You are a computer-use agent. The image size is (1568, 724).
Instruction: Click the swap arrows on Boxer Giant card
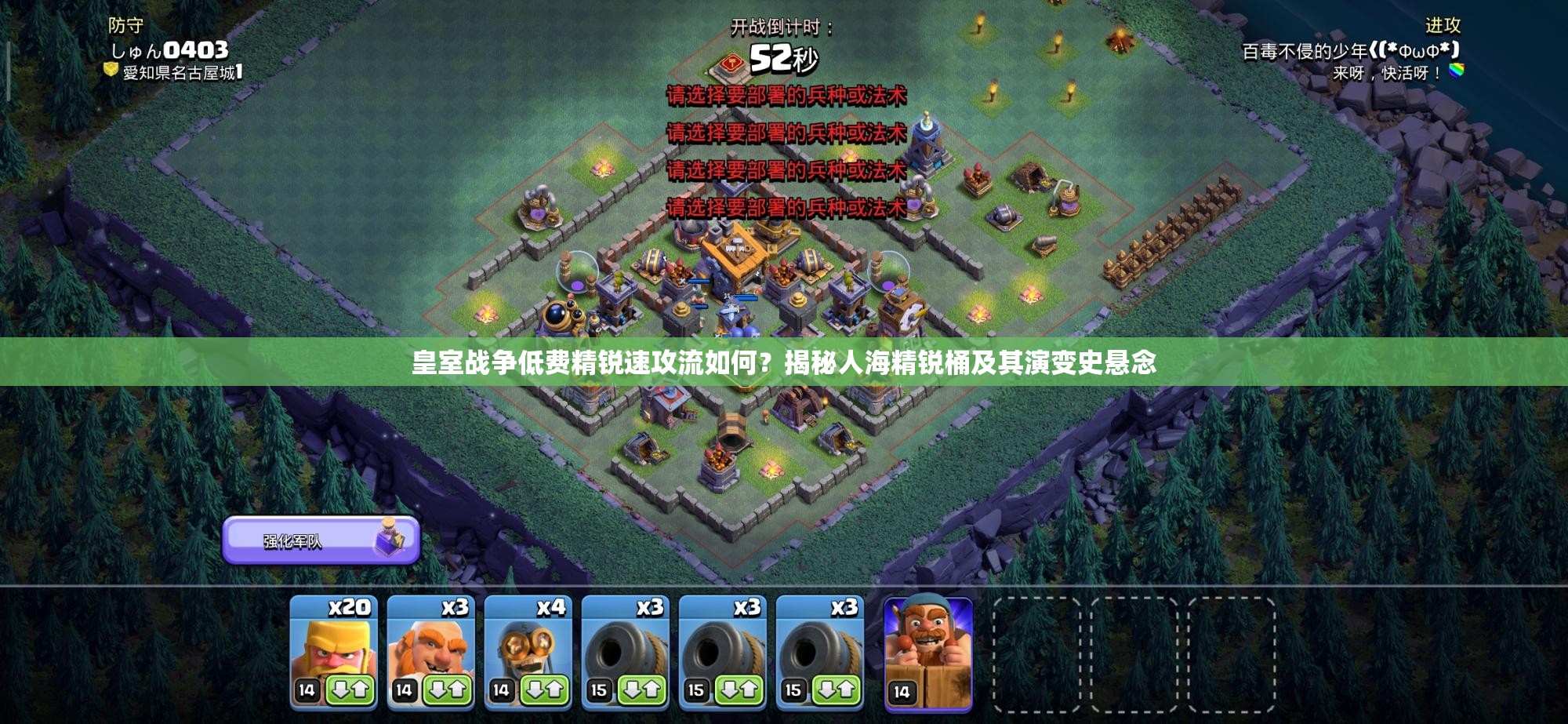tap(447, 690)
